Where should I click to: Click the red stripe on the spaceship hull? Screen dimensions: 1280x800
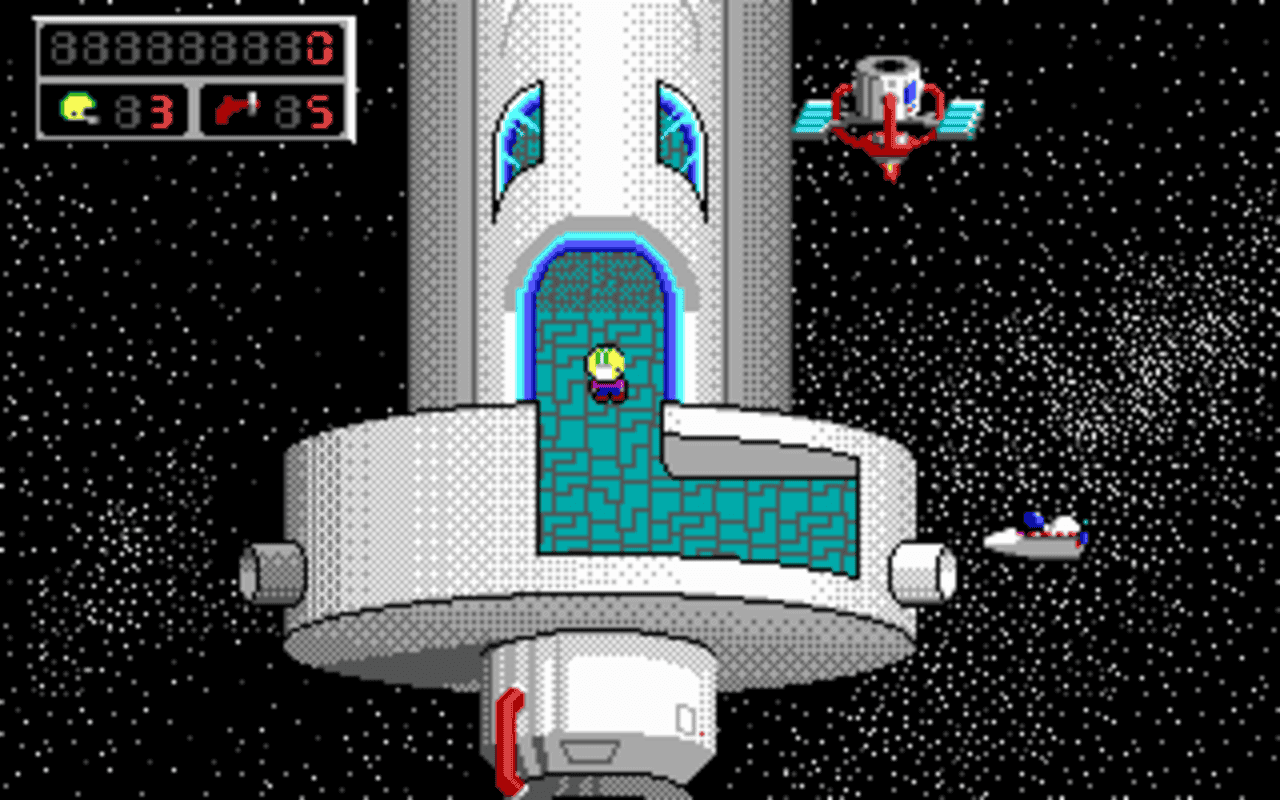(1046, 534)
